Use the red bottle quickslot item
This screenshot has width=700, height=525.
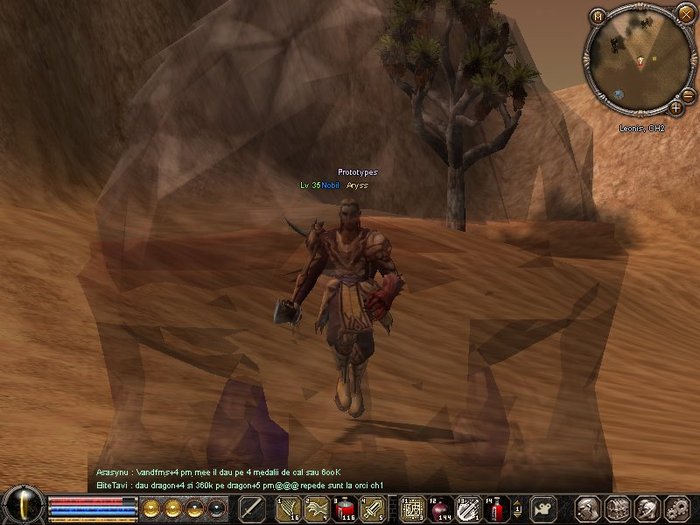pos(497,508)
